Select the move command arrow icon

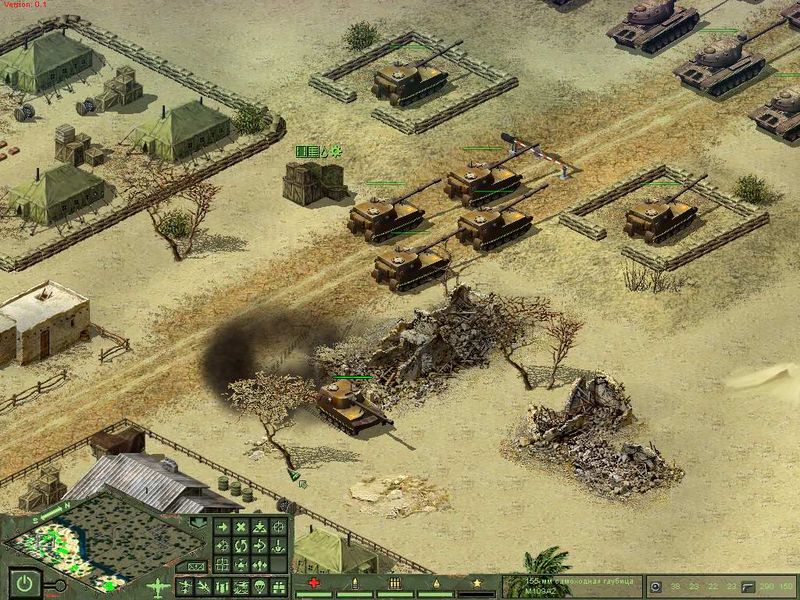[x=222, y=527]
